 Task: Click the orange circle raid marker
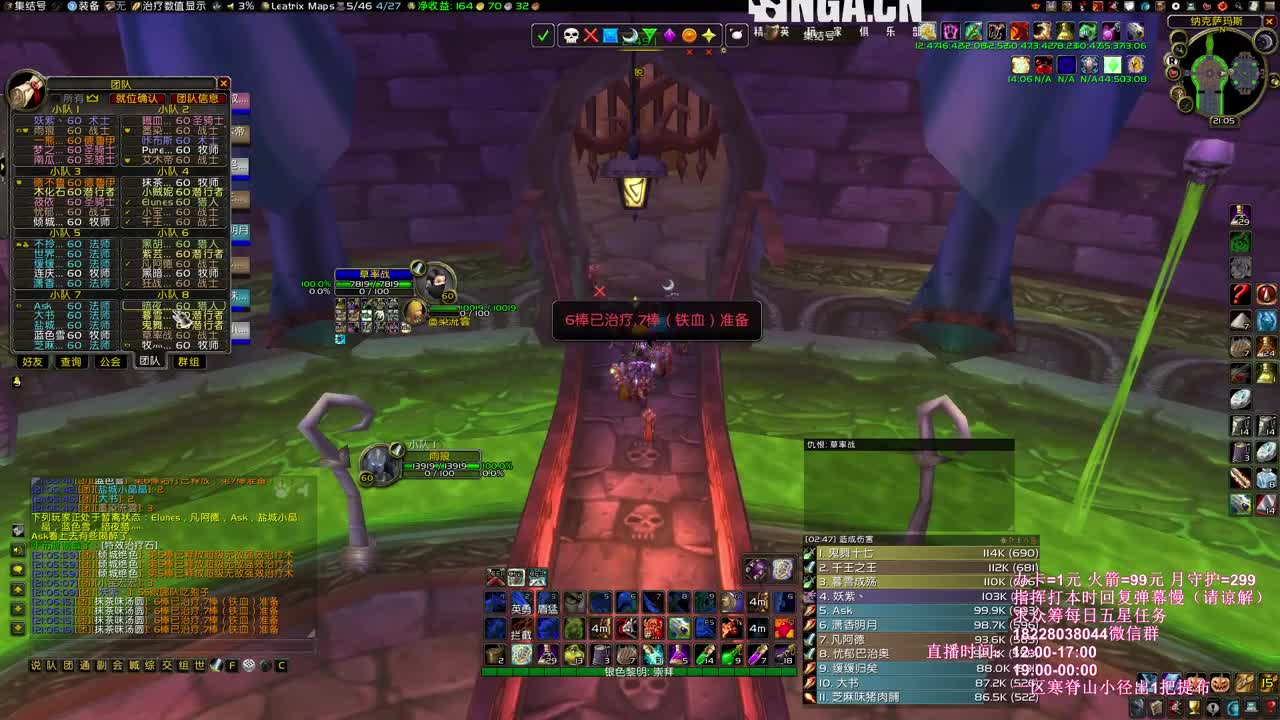[688, 35]
